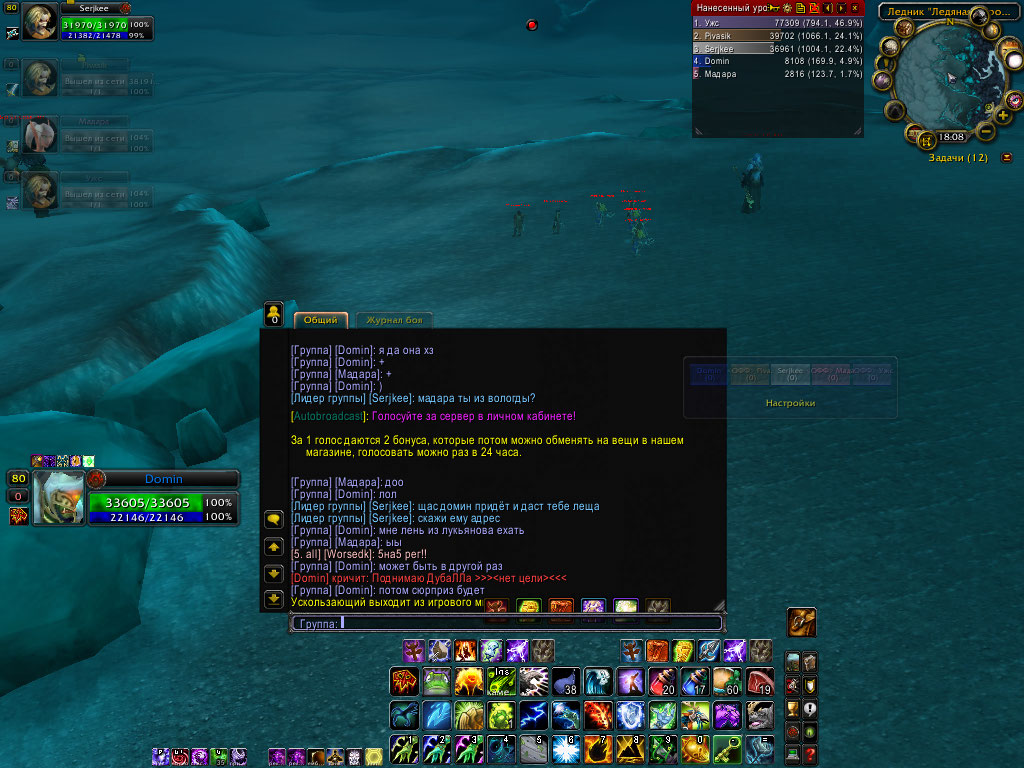Viewport: 1024px width, 768px height.
Task: Zoom in the minimap with the plus button
Action: coord(1003,115)
